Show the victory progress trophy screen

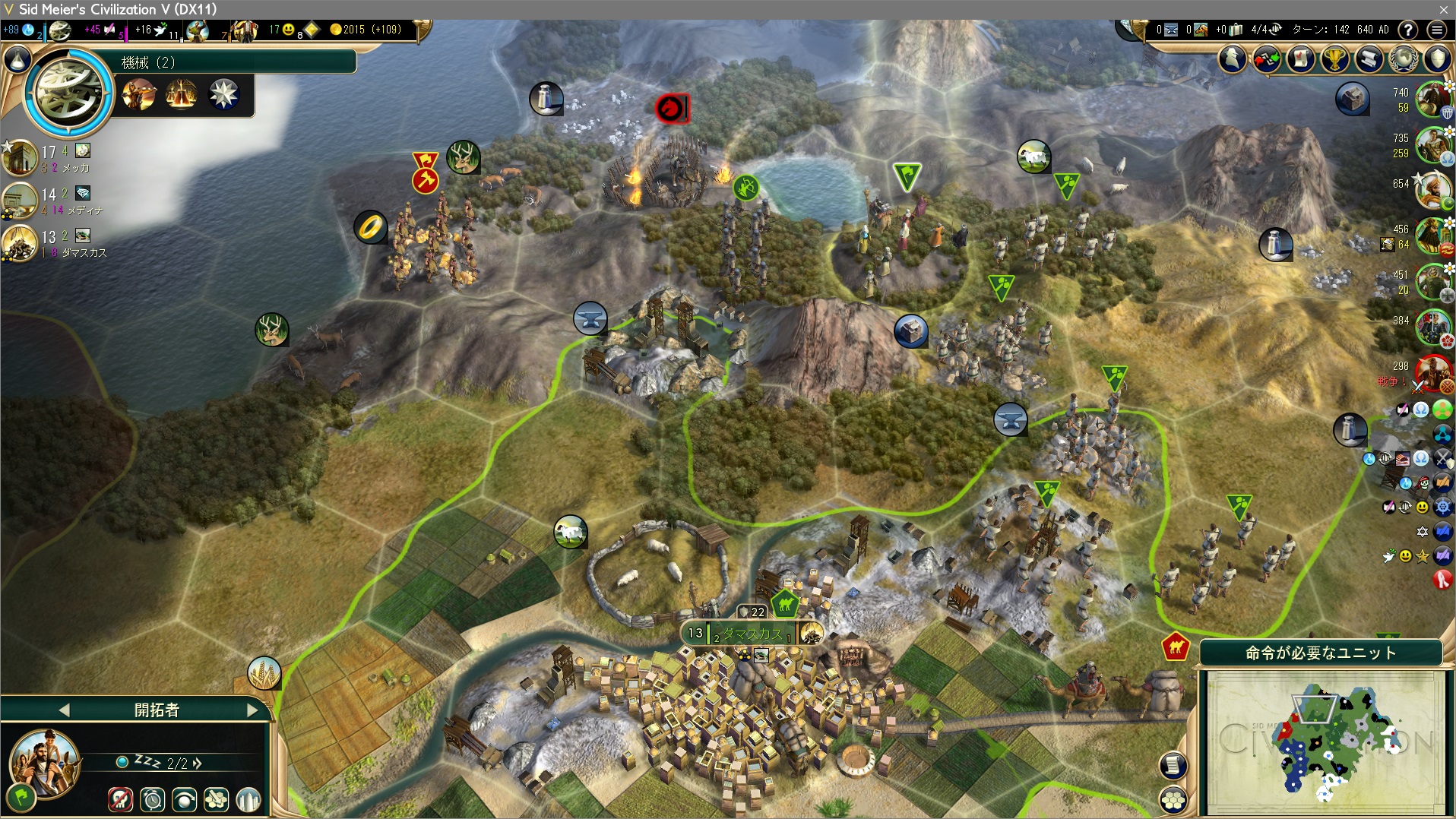[x=1334, y=58]
